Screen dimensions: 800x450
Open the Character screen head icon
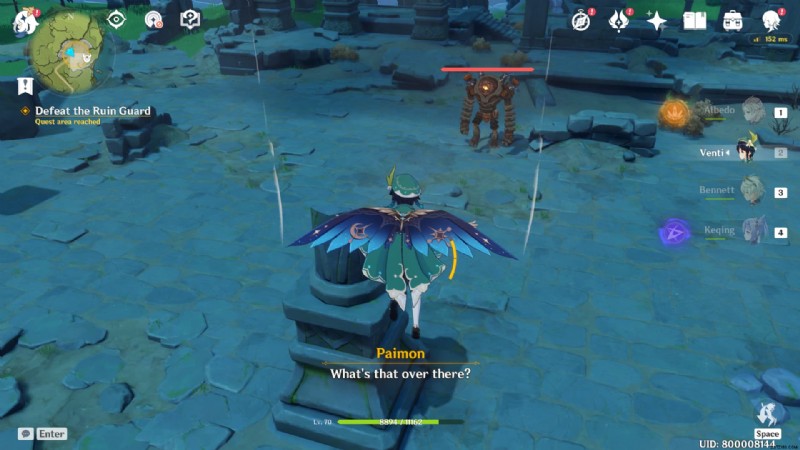click(x=771, y=21)
